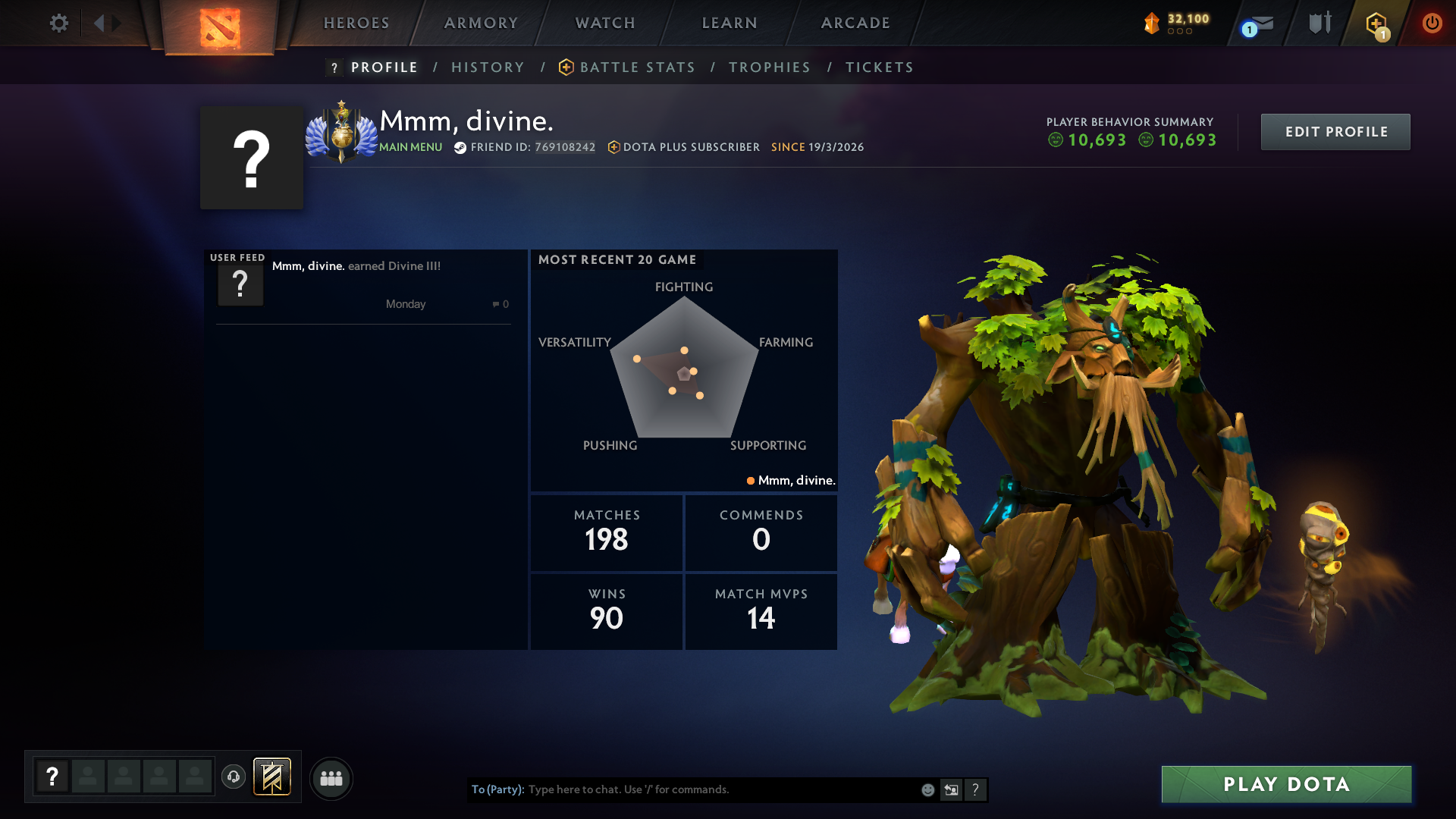Open the emoticon picker in chat
Viewport: 1456px width, 819px height.
(927, 789)
